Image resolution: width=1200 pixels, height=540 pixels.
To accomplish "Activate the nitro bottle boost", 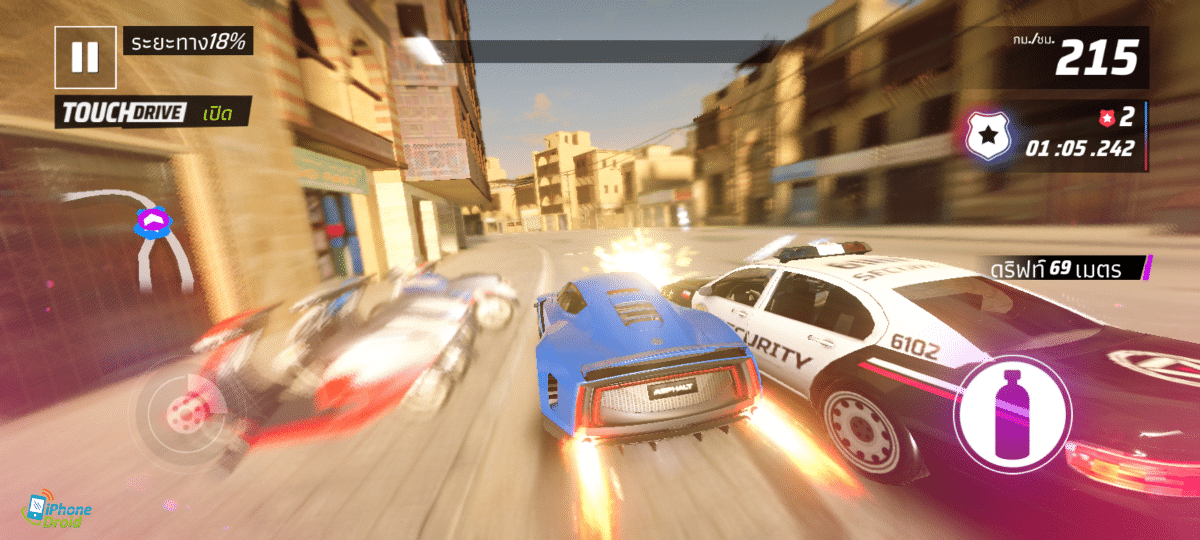I will (x=1012, y=413).
